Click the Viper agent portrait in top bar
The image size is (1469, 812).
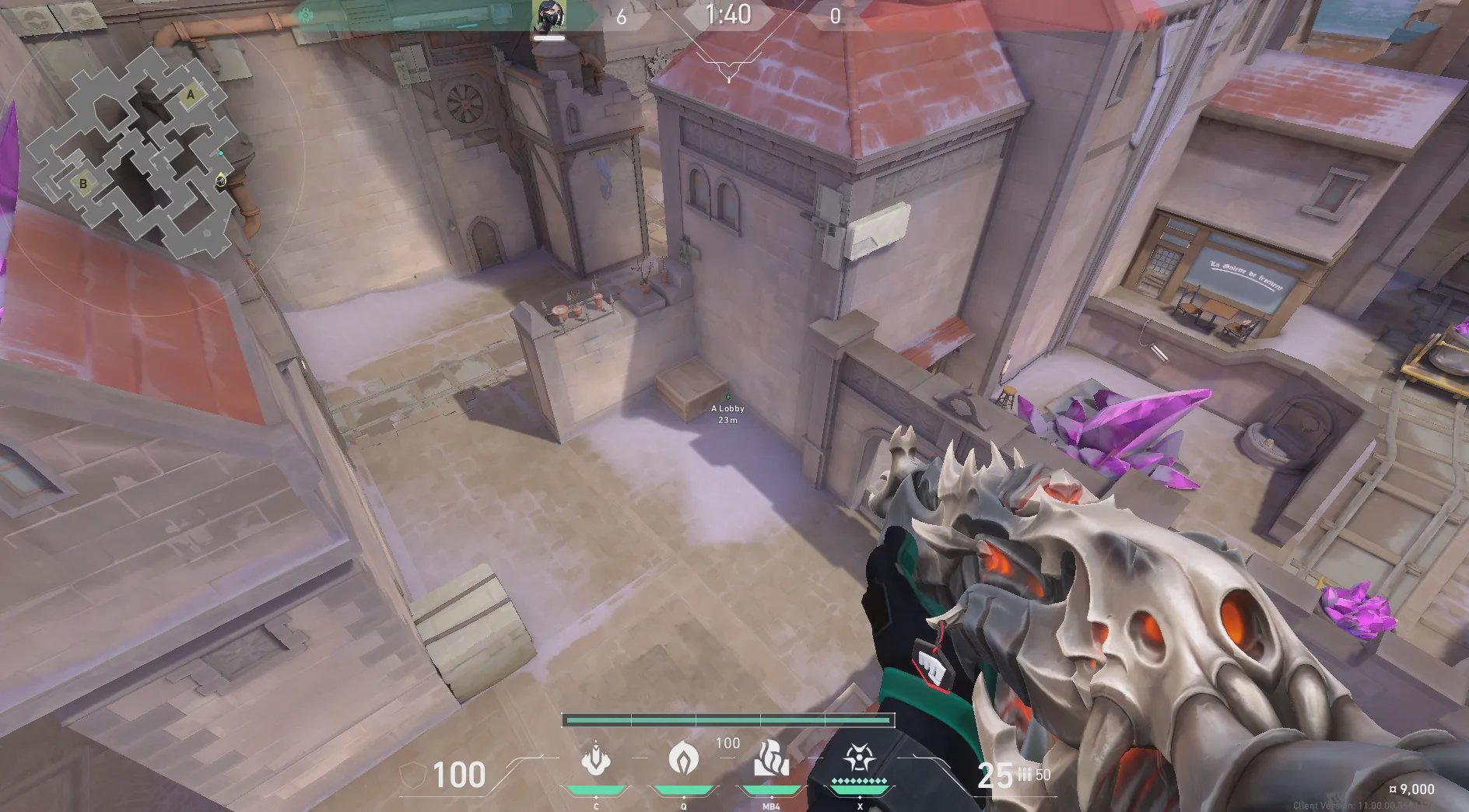click(x=549, y=17)
